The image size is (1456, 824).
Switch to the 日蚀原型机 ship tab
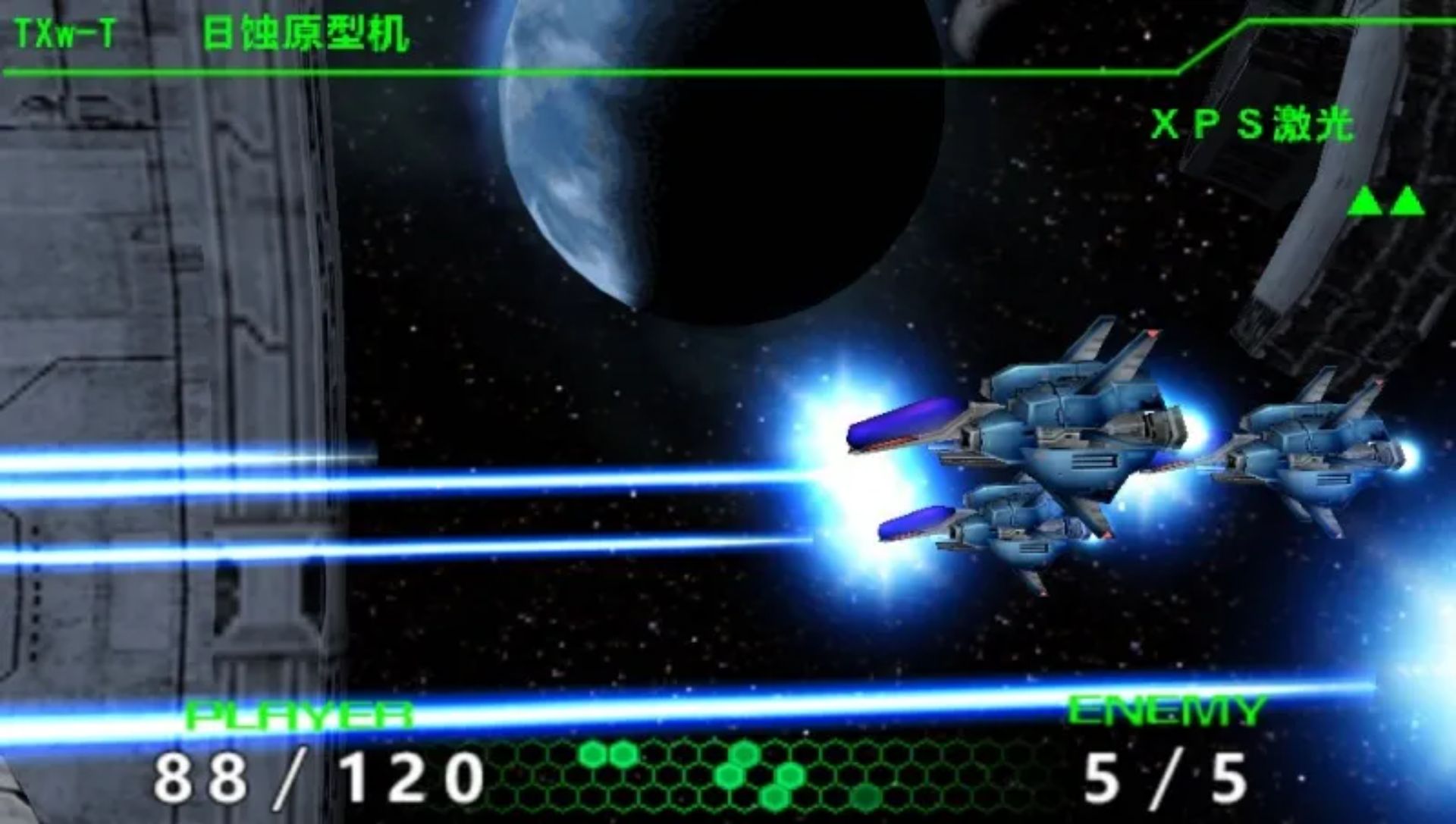(x=303, y=32)
